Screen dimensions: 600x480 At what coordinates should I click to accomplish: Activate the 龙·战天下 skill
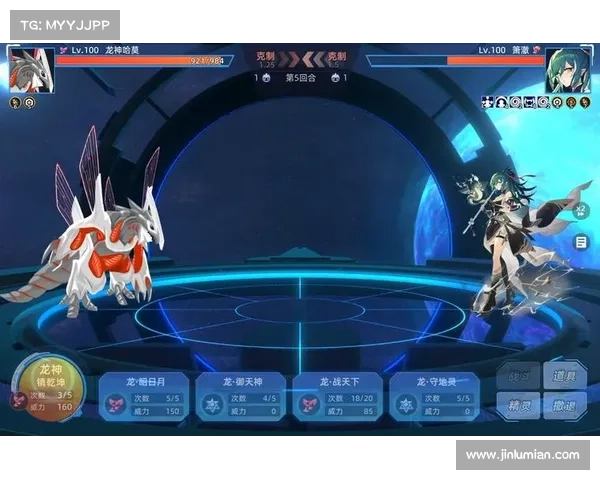(x=338, y=396)
